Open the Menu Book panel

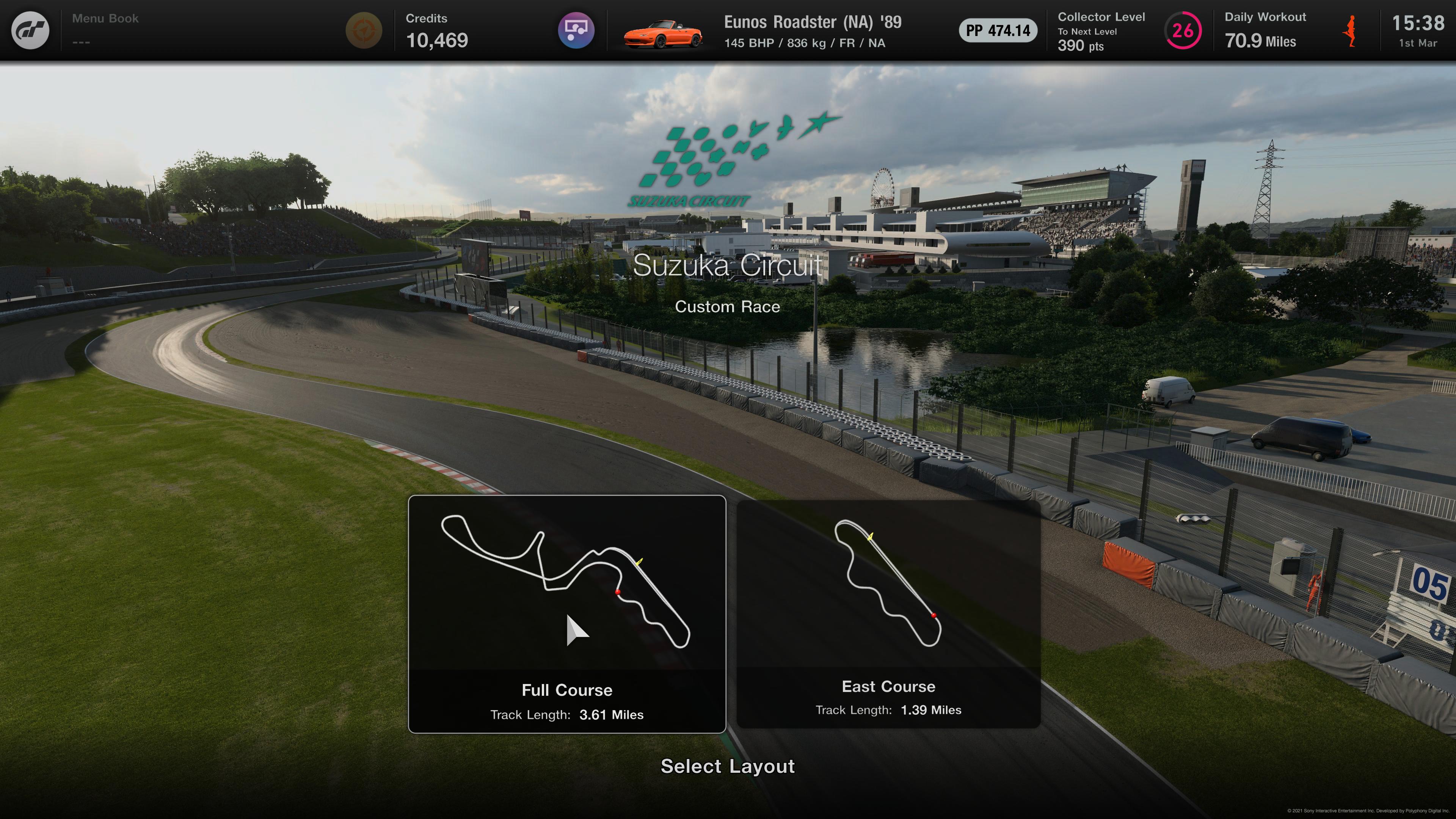105,30
